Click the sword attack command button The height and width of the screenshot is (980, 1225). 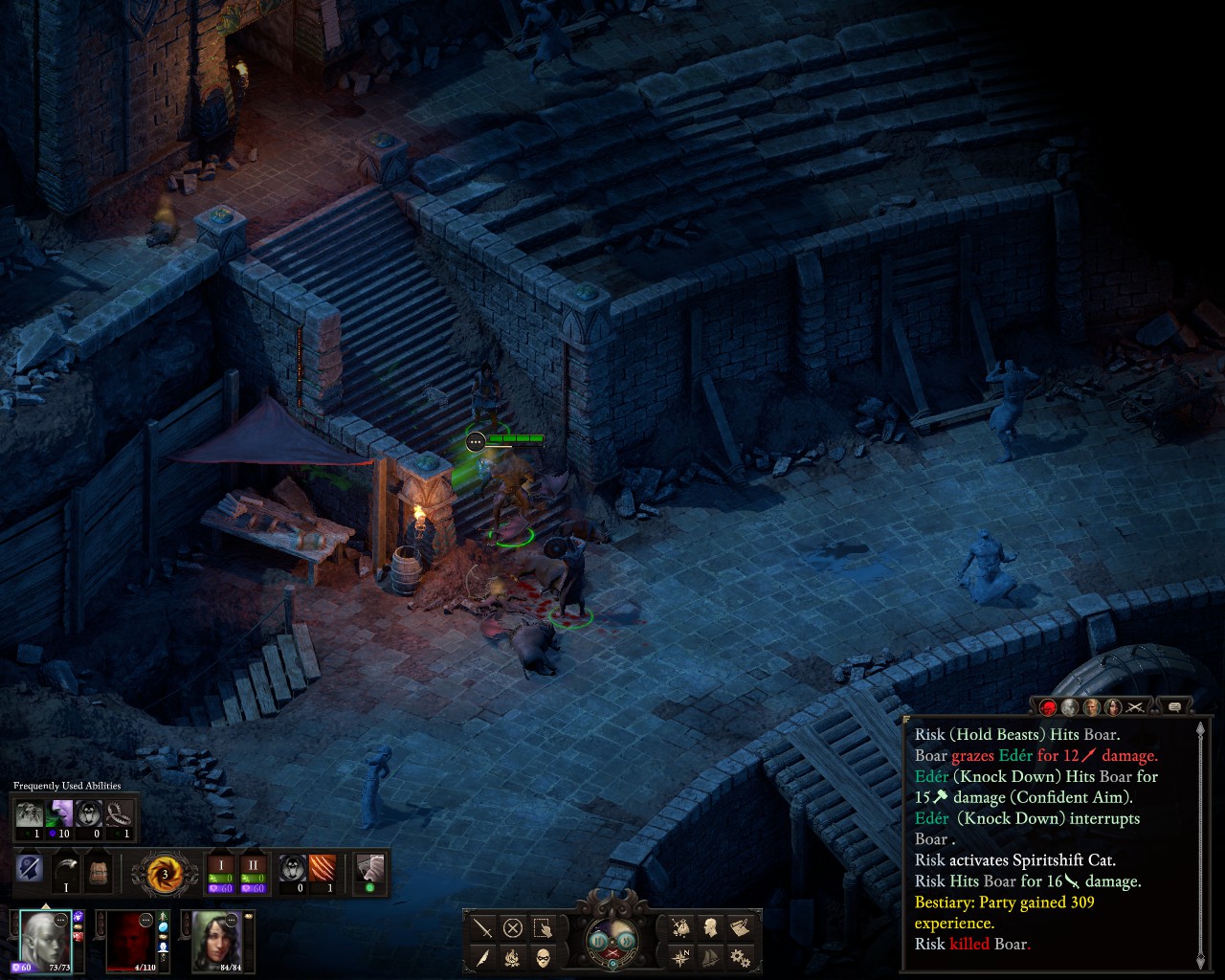483,928
